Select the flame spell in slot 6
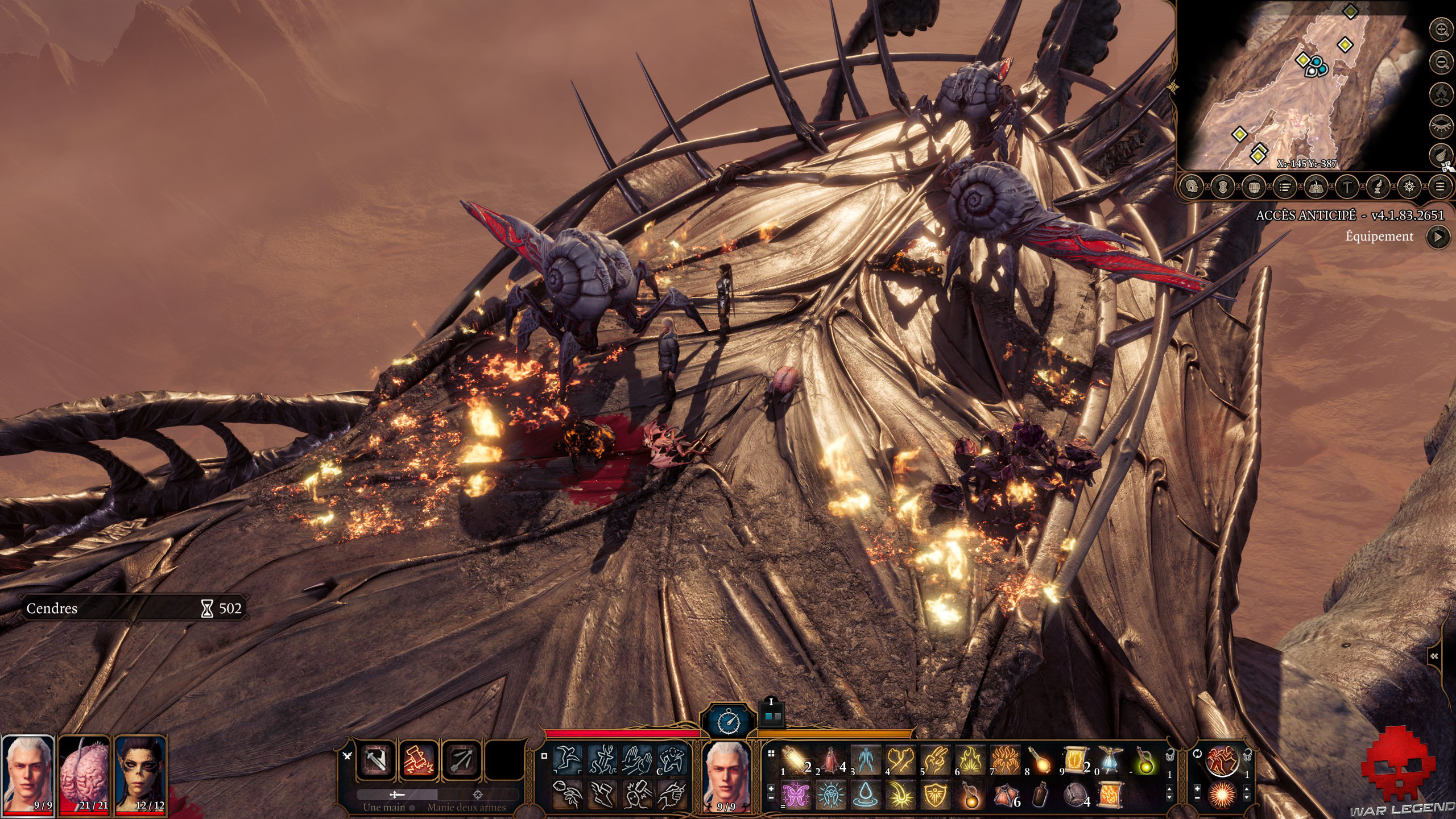Screen dimensions: 1456x819 (x=970, y=760)
